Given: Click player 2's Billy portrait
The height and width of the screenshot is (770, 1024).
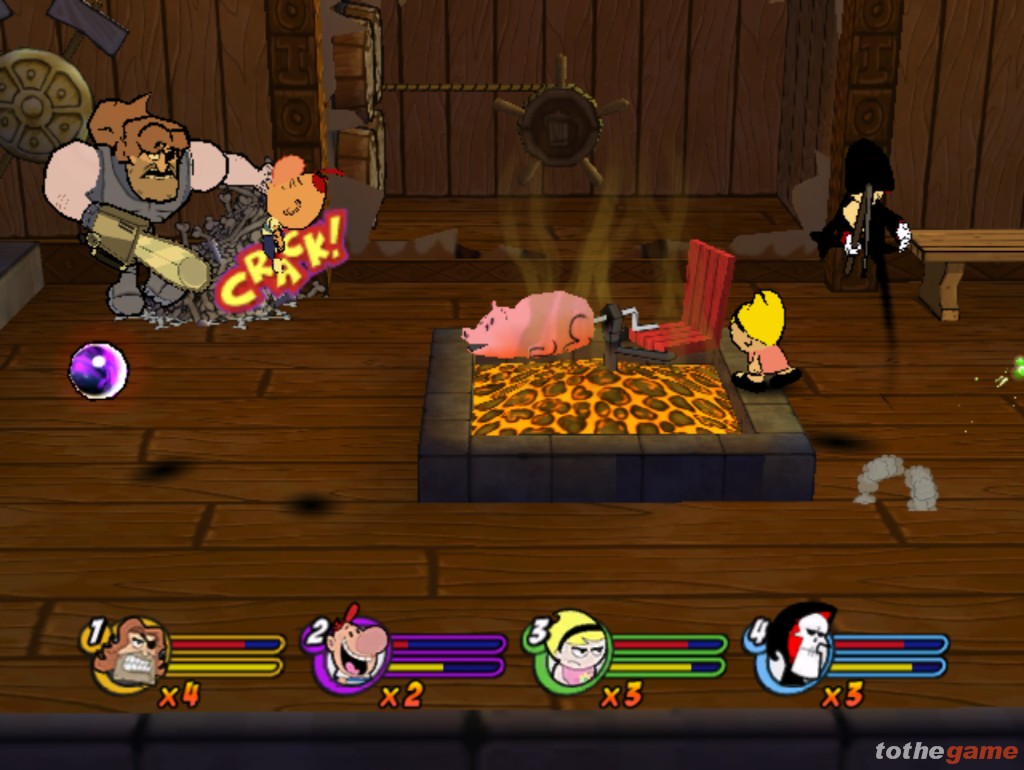Looking at the screenshot, I should point(351,651).
